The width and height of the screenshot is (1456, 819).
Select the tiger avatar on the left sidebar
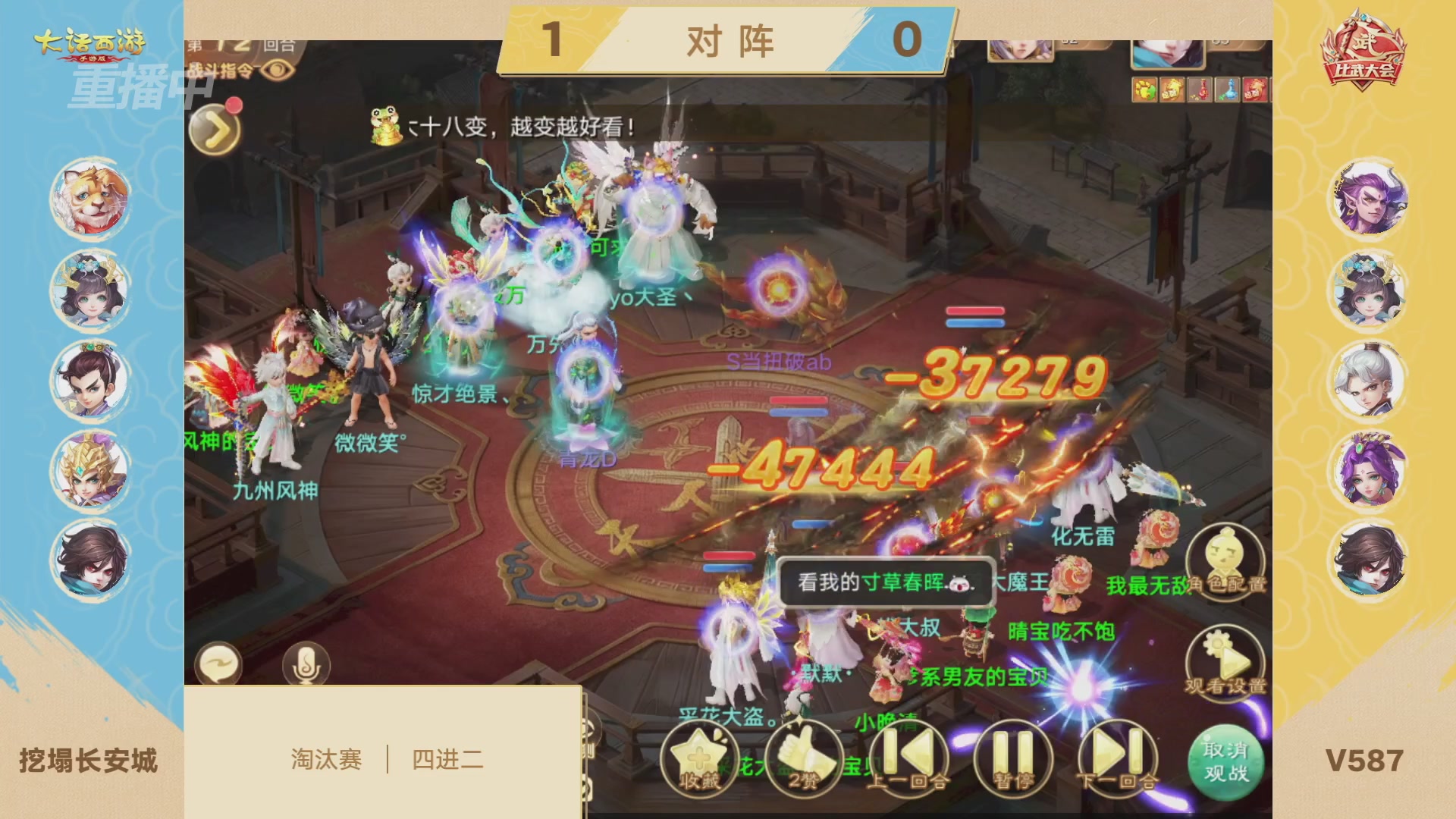[89, 196]
